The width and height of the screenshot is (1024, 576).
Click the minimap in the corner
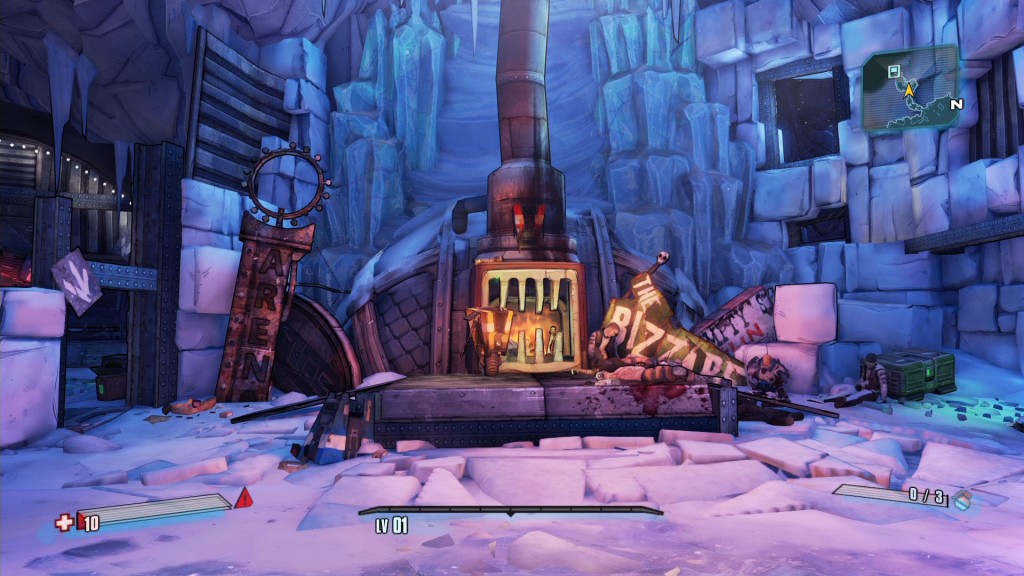pyautogui.click(x=911, y=91)
